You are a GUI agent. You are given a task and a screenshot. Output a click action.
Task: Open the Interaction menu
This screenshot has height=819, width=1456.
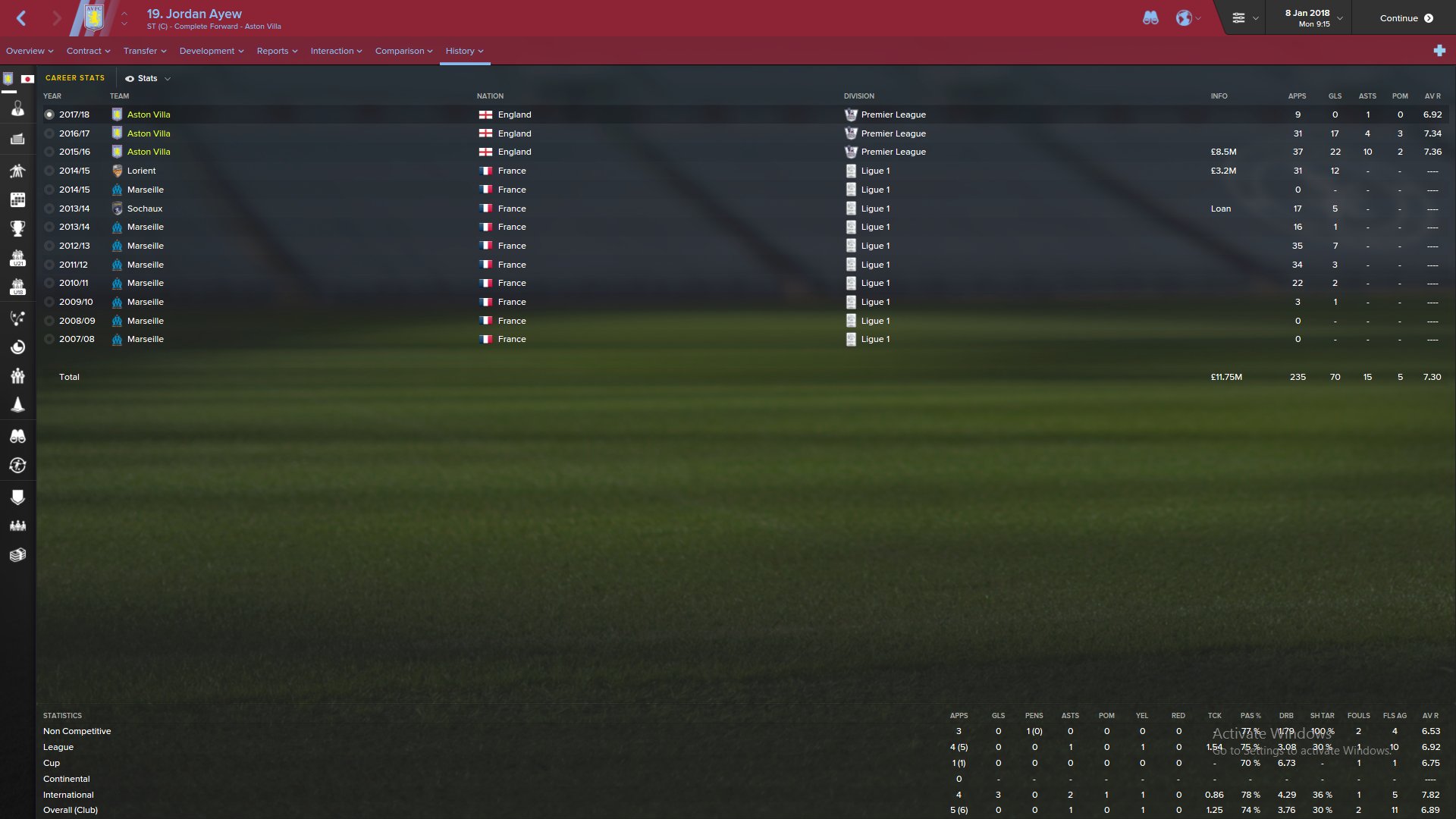coord(336,51)
